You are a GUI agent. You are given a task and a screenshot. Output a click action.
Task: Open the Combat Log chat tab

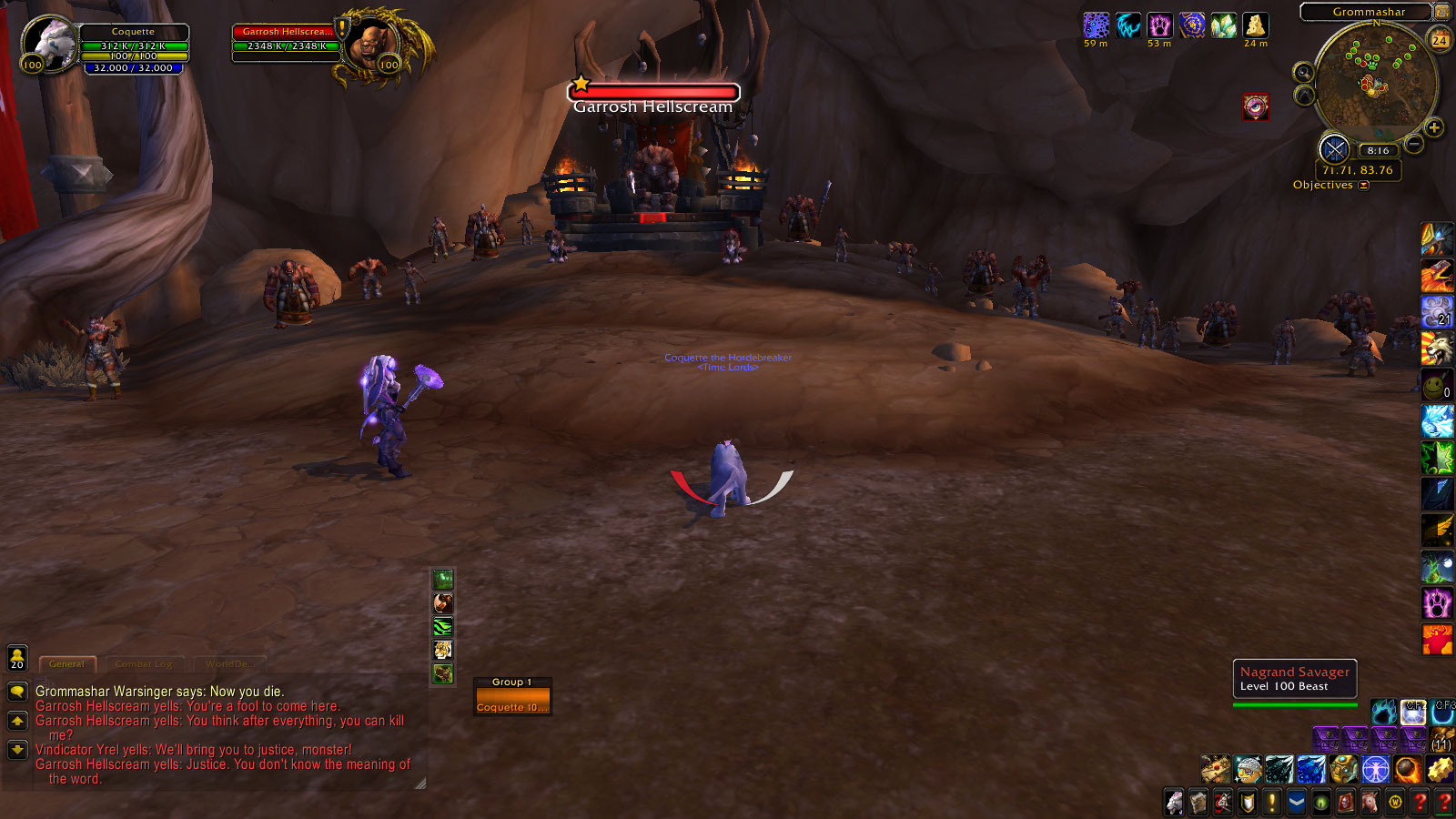pos(144,663)
